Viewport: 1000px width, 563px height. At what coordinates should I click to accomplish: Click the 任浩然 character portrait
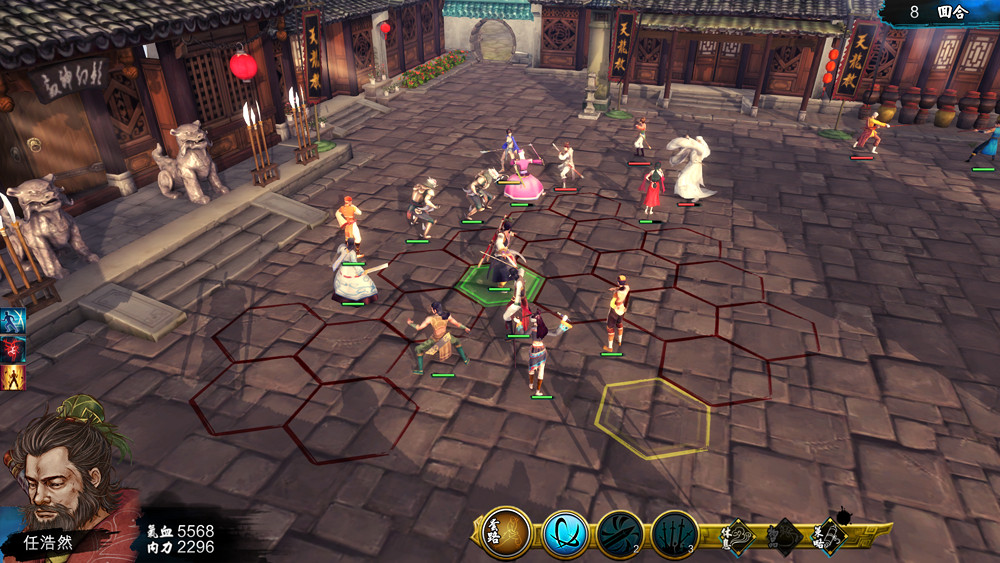click(x=70, y=482)
